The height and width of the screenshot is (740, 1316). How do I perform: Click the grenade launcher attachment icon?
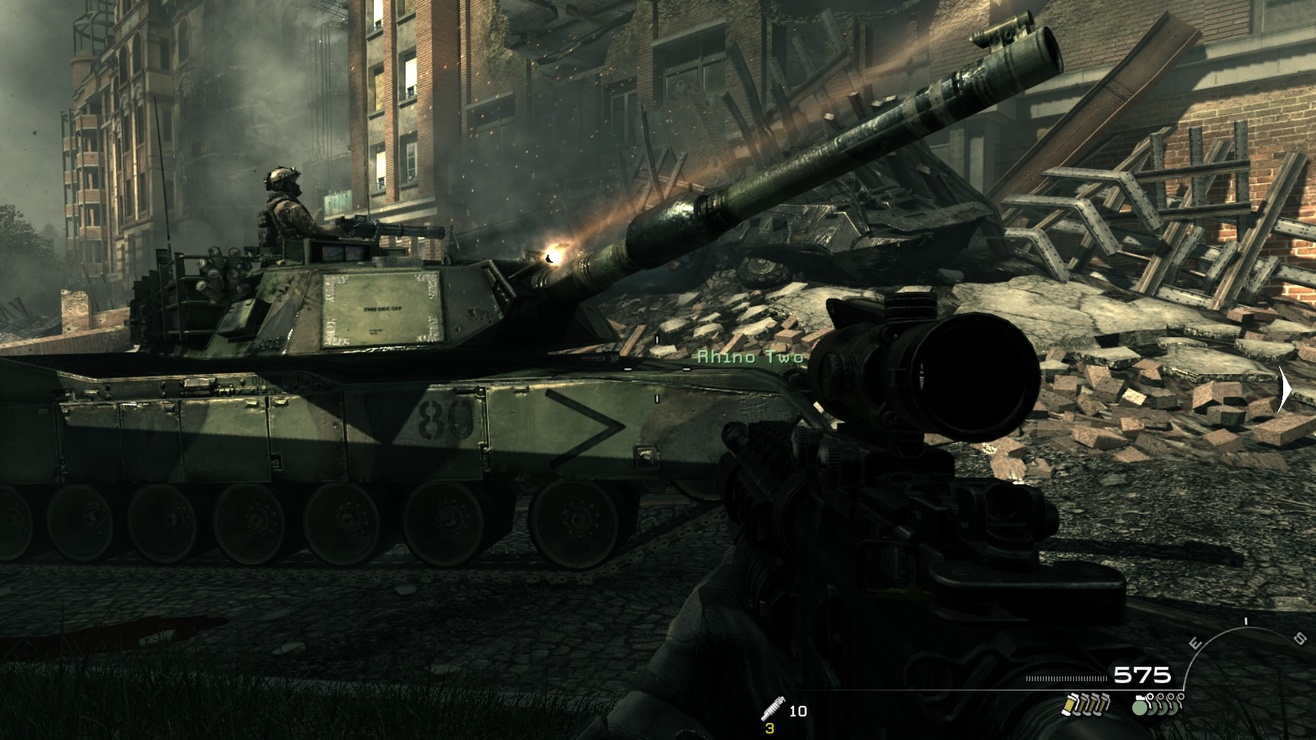[x=772, y=708]
